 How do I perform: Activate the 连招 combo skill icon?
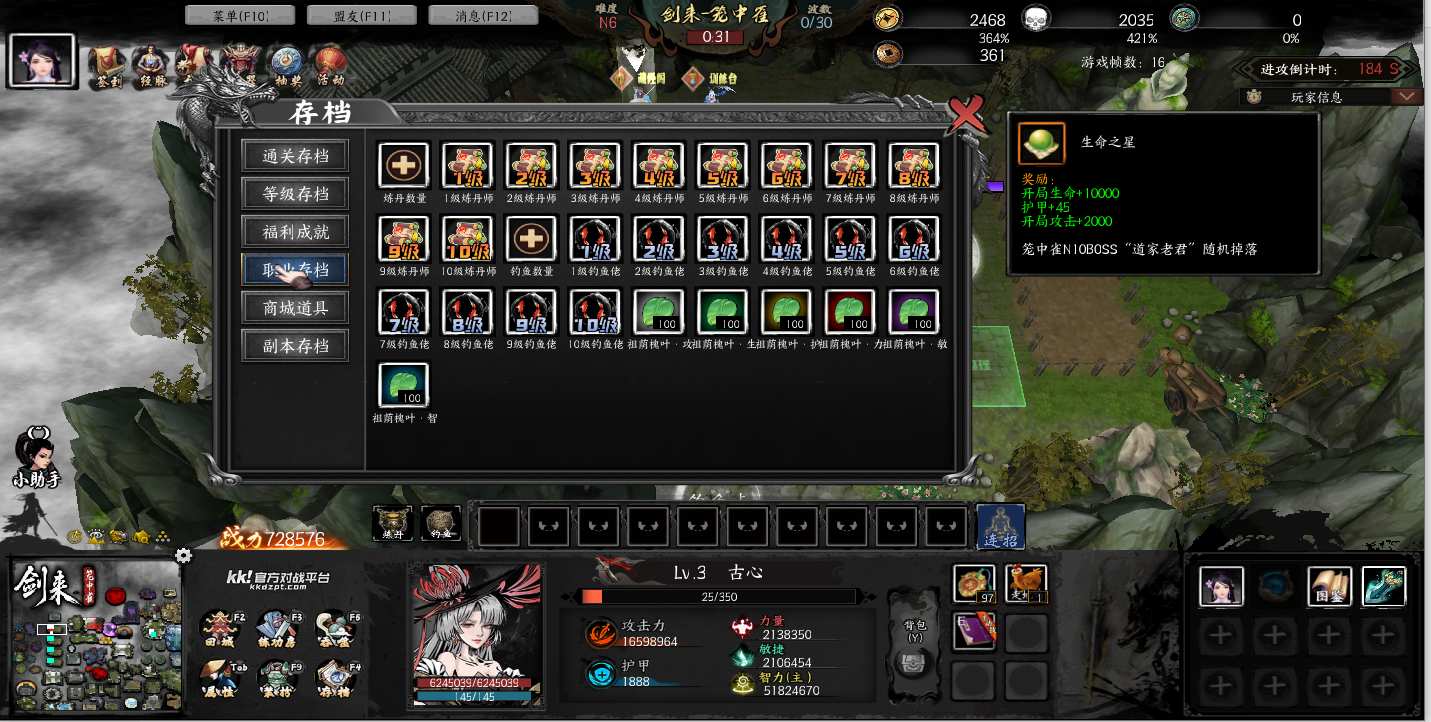tap(1000, 526)
